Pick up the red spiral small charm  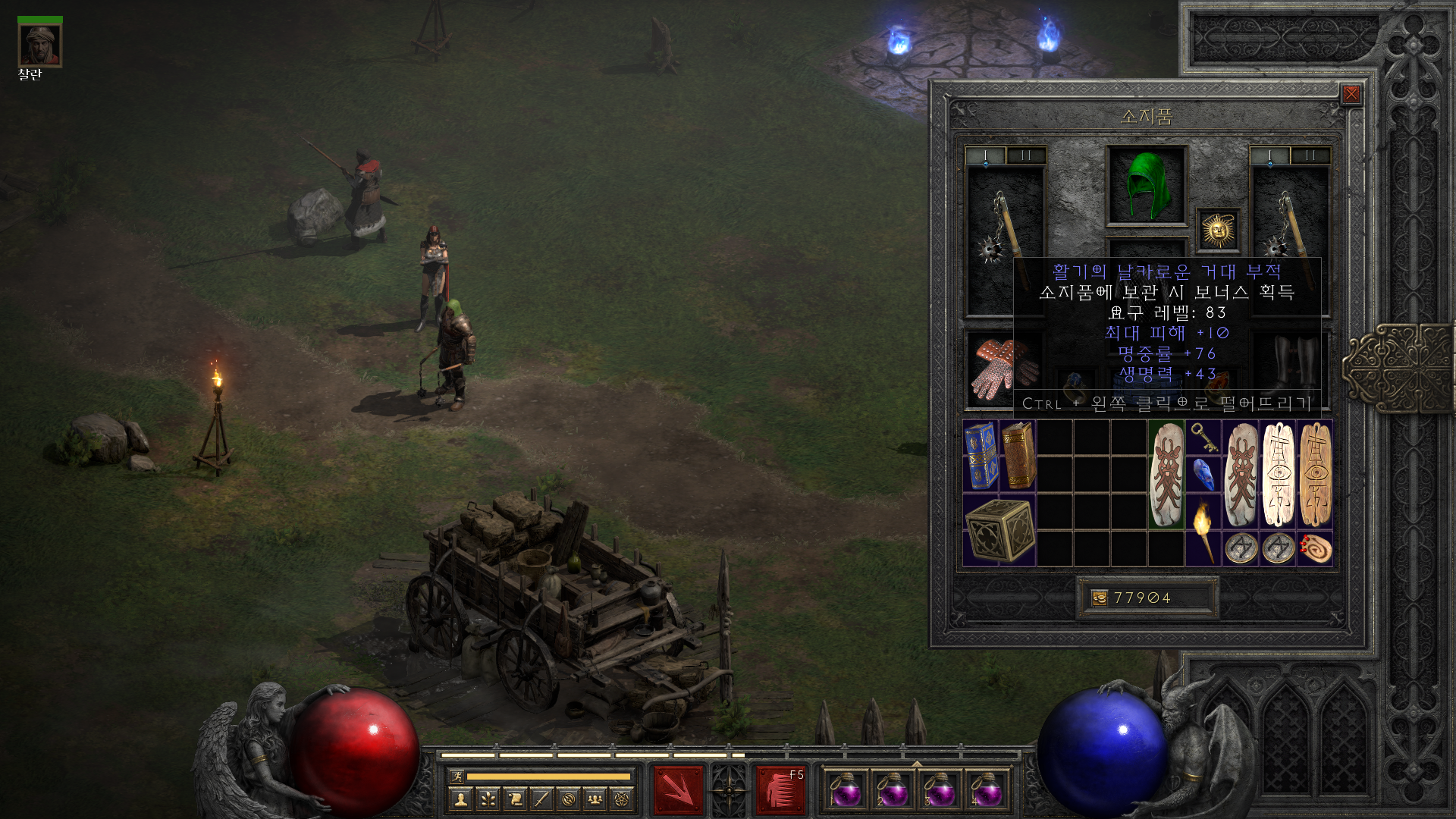[x=1315, y=548]
